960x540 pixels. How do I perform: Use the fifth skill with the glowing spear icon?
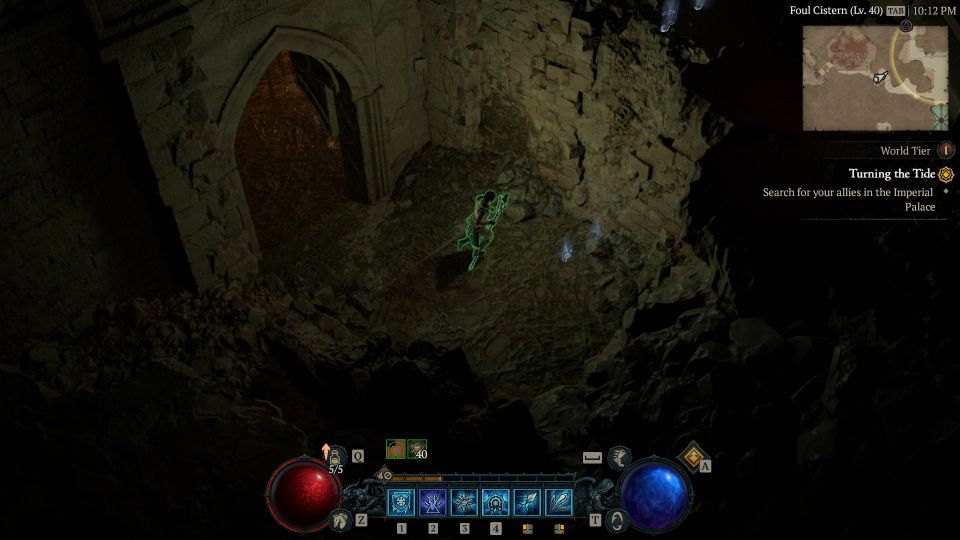click(x=527, y=502)
